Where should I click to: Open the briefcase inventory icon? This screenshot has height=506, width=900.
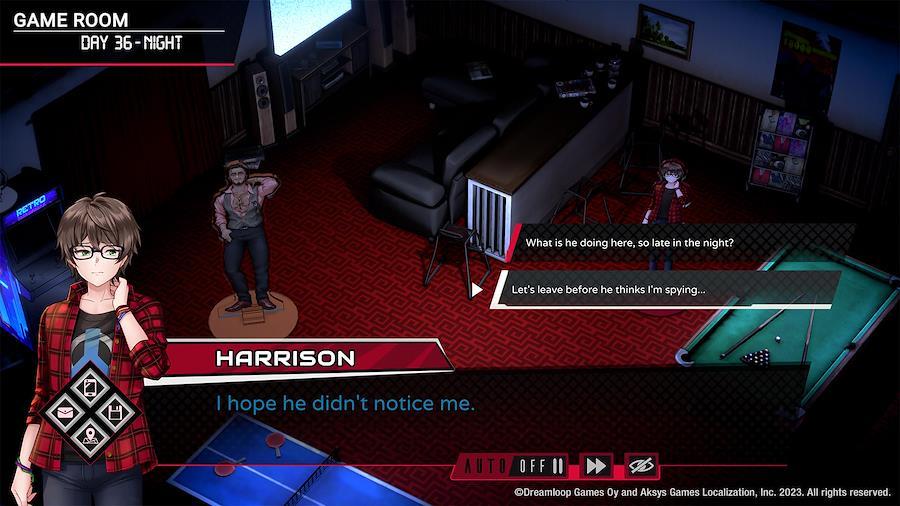65,412
